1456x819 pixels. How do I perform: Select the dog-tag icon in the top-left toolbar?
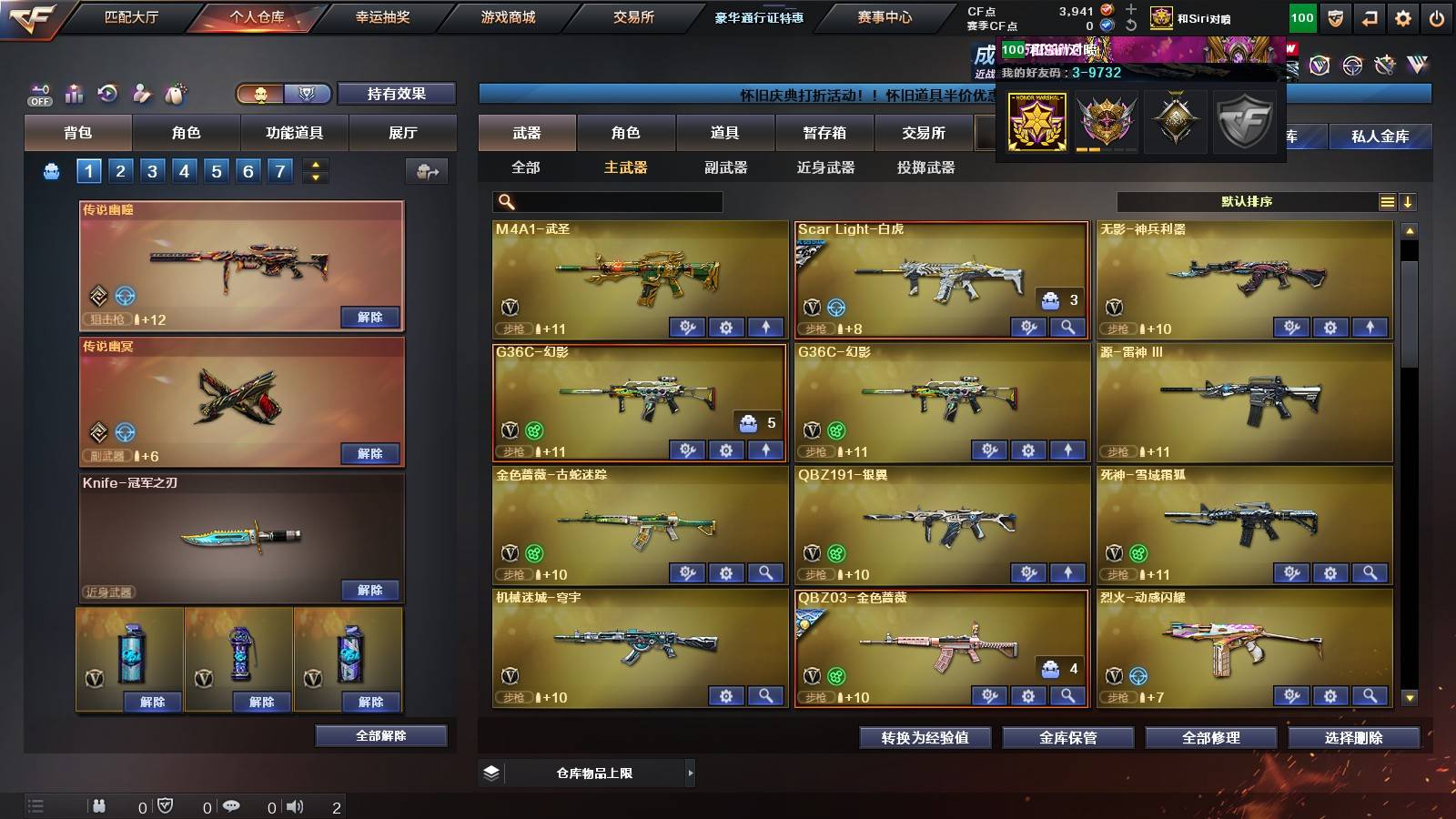coord(175,92)
